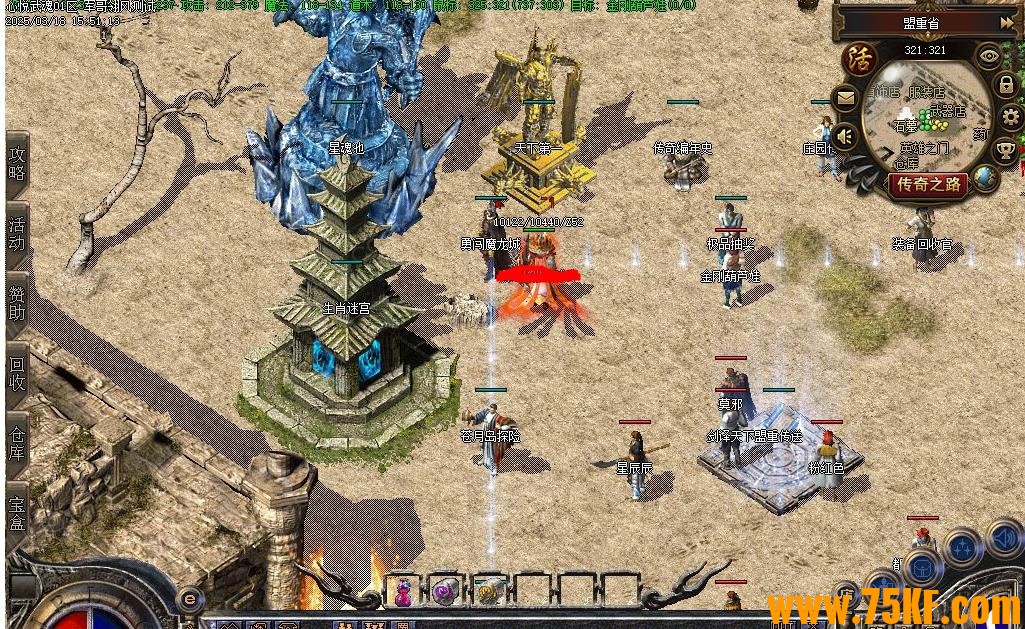This screenshot has height=629, width=1025.
Task: Open the mail envelope icon
Action: click(x=846, y=98)
